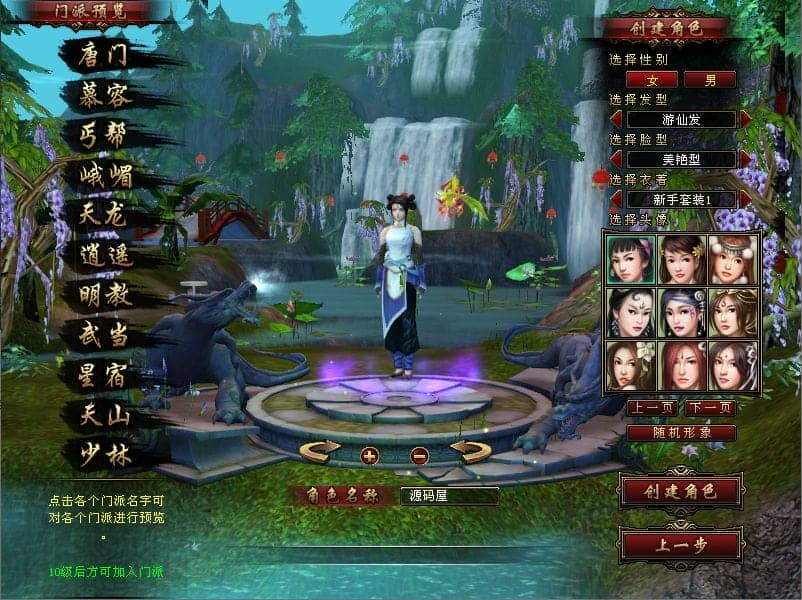802x600 pixels.
Task: Randomize appearance with 随机形象
Action: (x=681, y=433)
